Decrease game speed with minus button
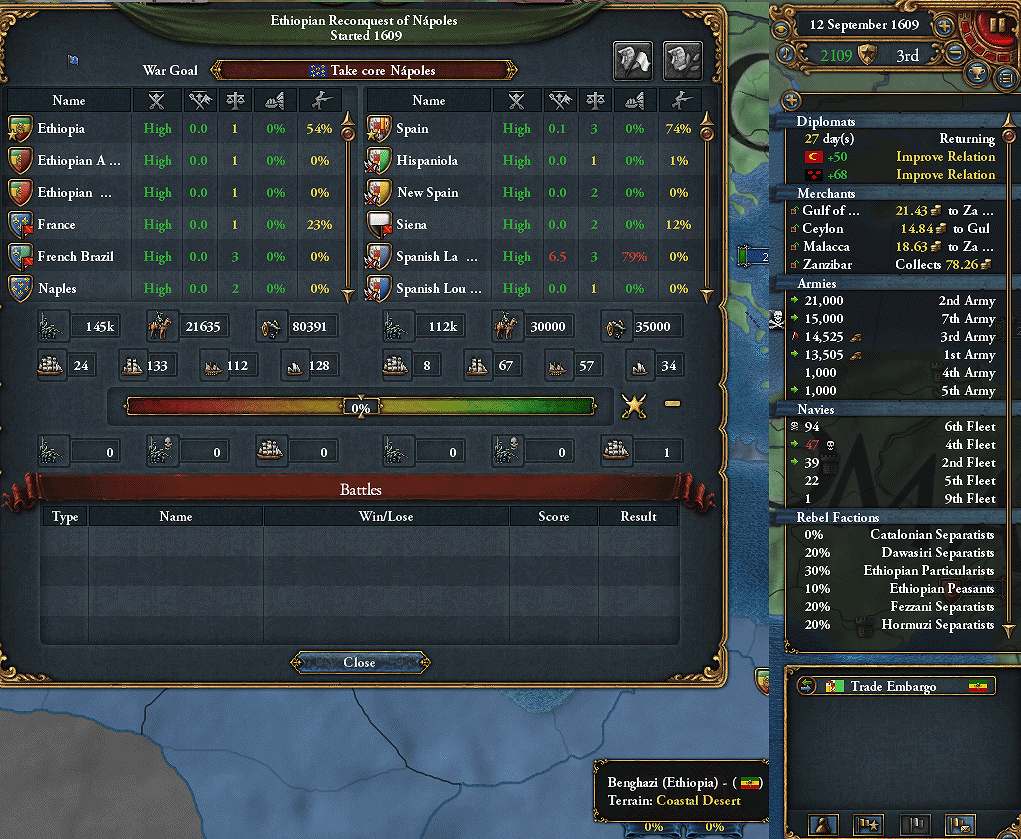The width and height of the screenshot is (1021, 839). tap(956, 53)
